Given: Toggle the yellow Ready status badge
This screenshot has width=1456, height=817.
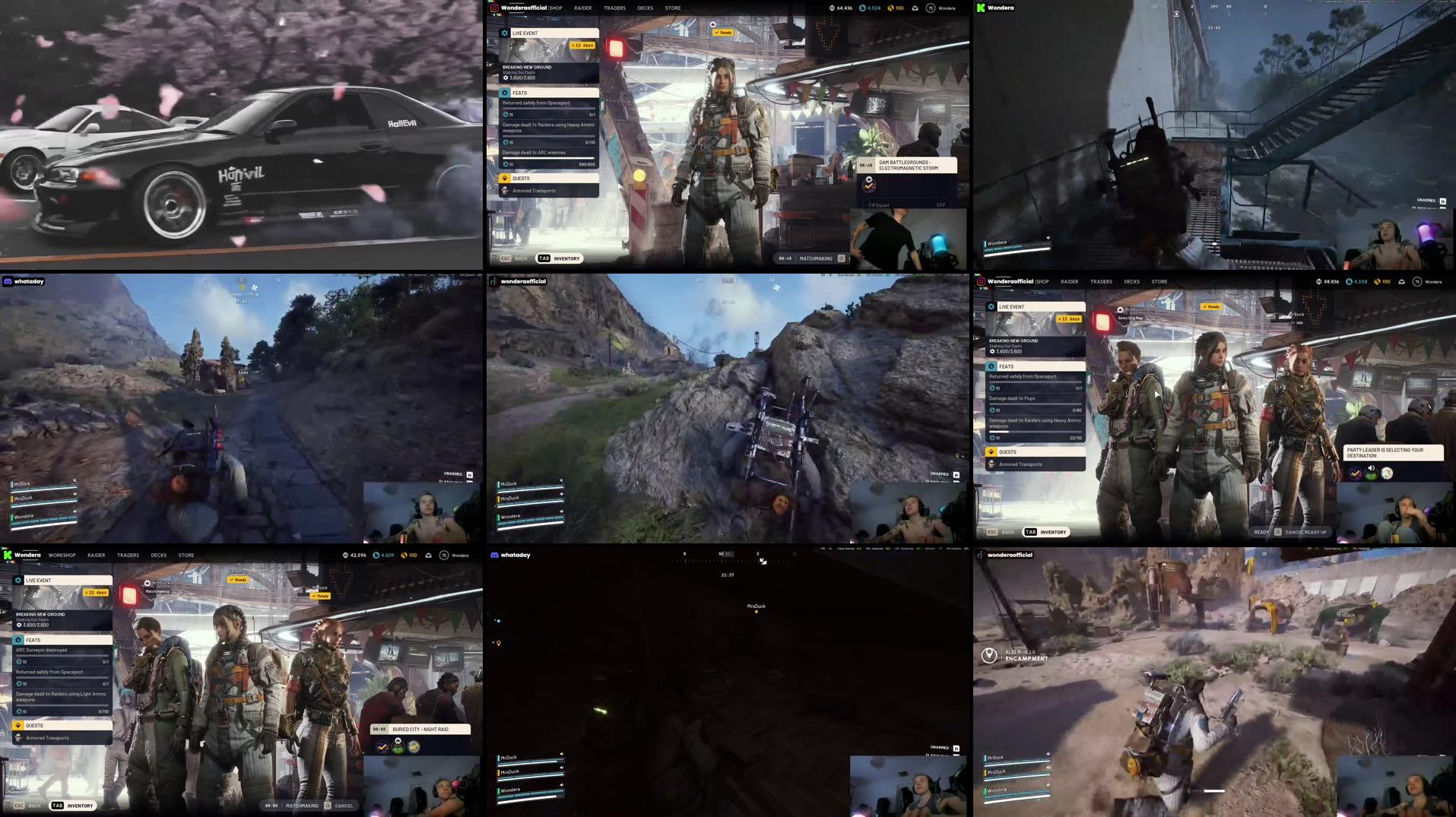Looking at the screenshot, I should tap(722, 32).
